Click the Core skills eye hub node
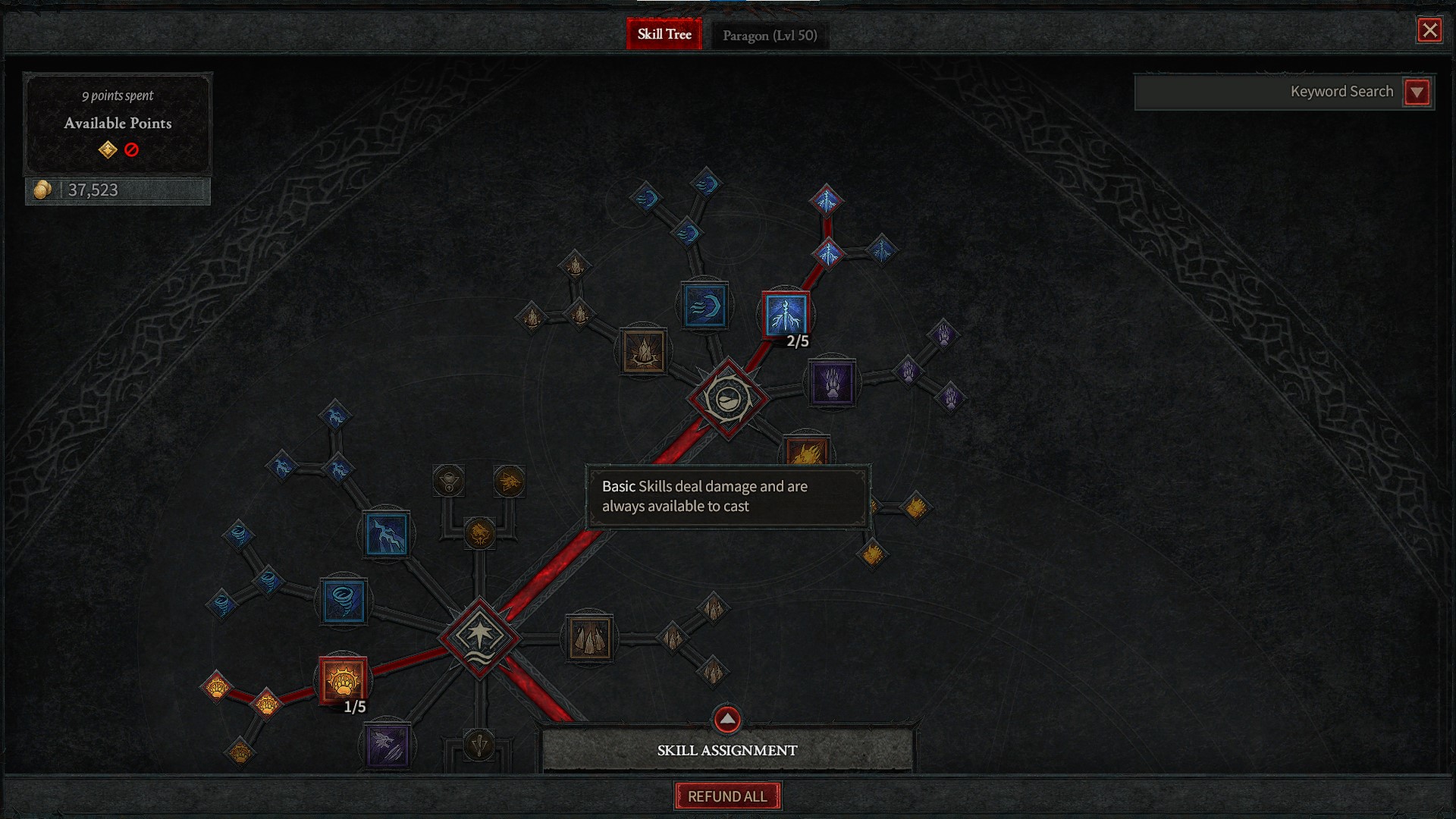This screenshot has height=819, width=1456. coord(728,398)
